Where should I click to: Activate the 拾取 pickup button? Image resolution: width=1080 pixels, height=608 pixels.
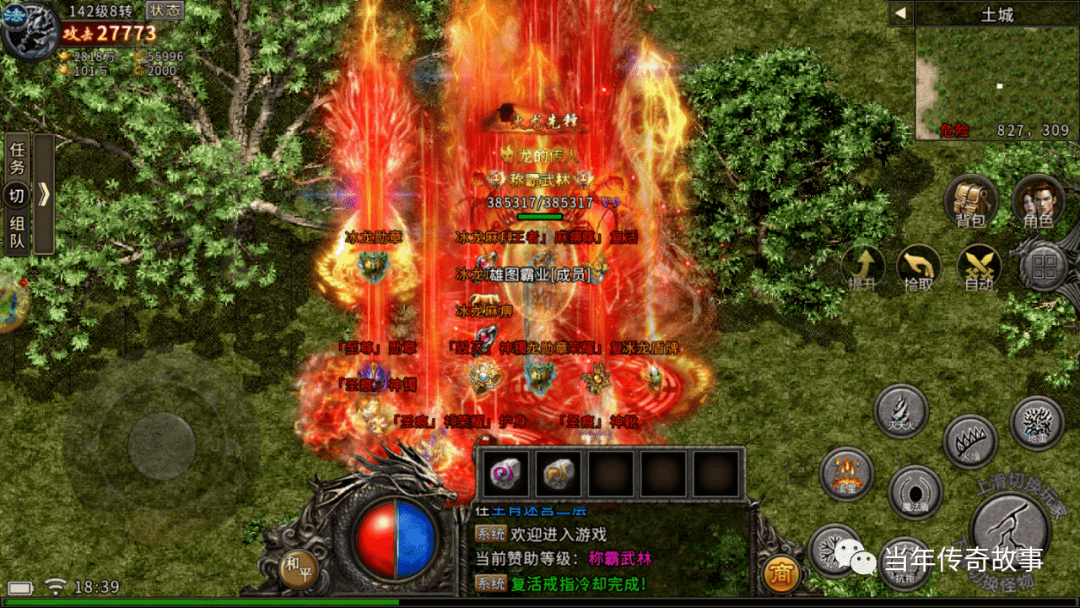[919, 267]
